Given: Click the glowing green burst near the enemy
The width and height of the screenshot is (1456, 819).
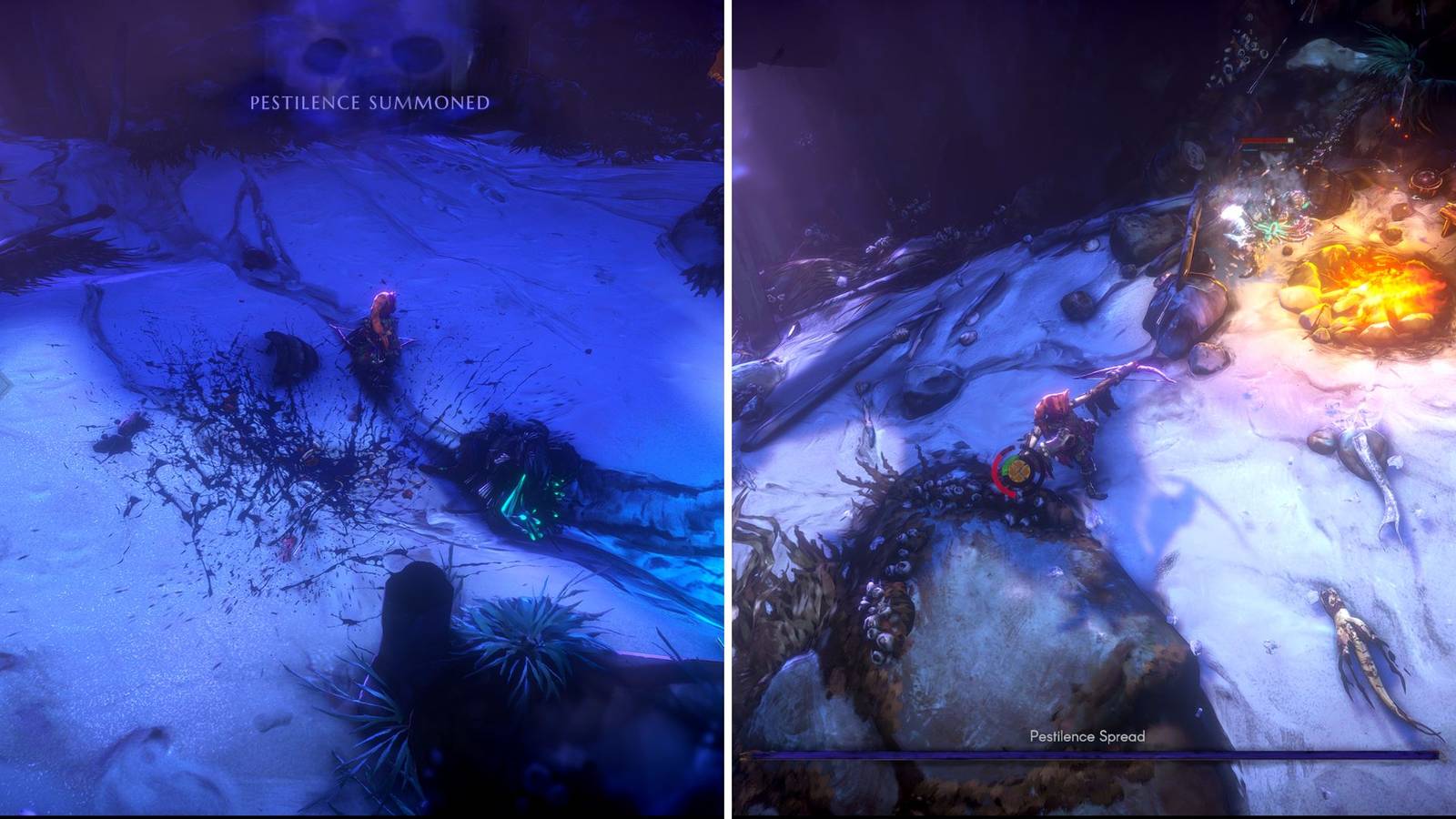Looking at the screenshot, I should click(1272, 227).
